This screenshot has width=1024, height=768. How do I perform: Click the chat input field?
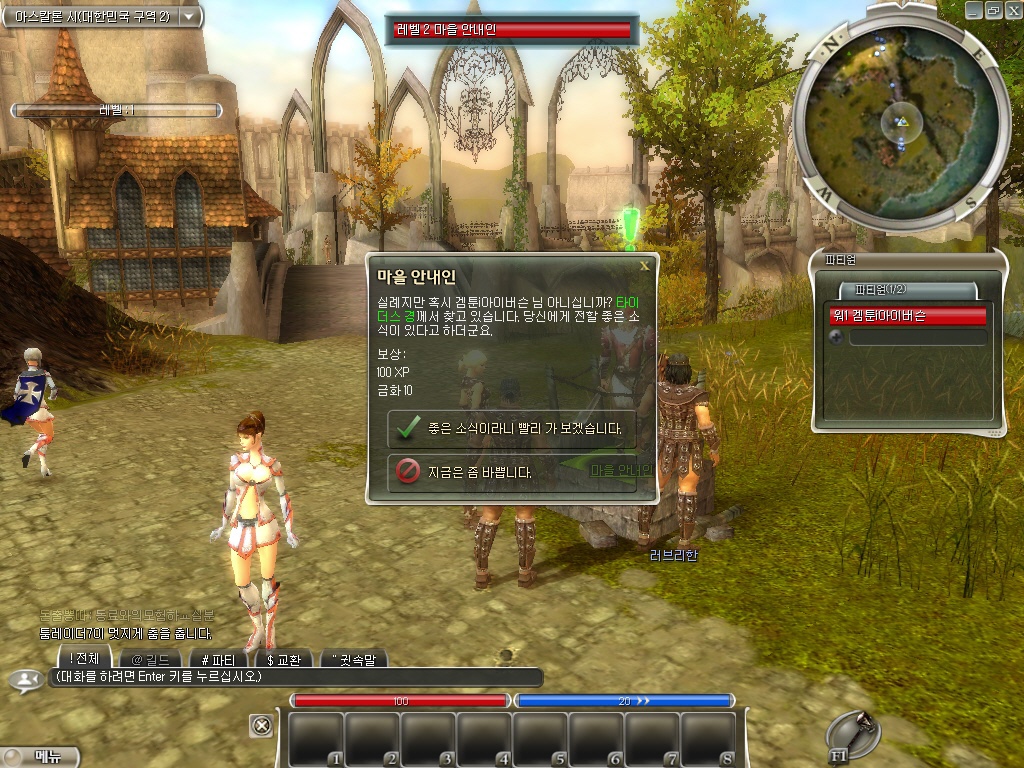(295, 678)
